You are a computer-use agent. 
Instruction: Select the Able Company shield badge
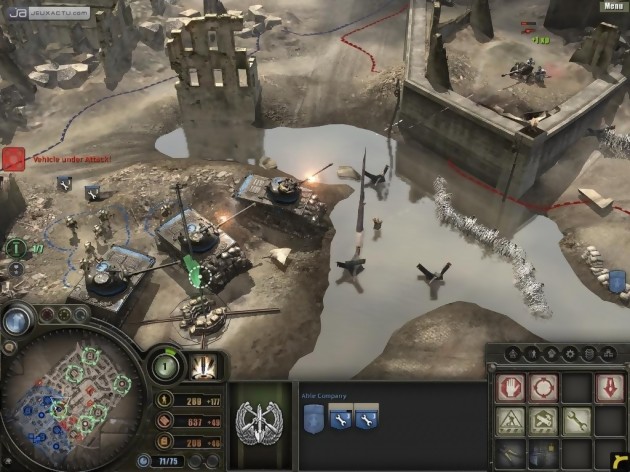click(311, 416)
